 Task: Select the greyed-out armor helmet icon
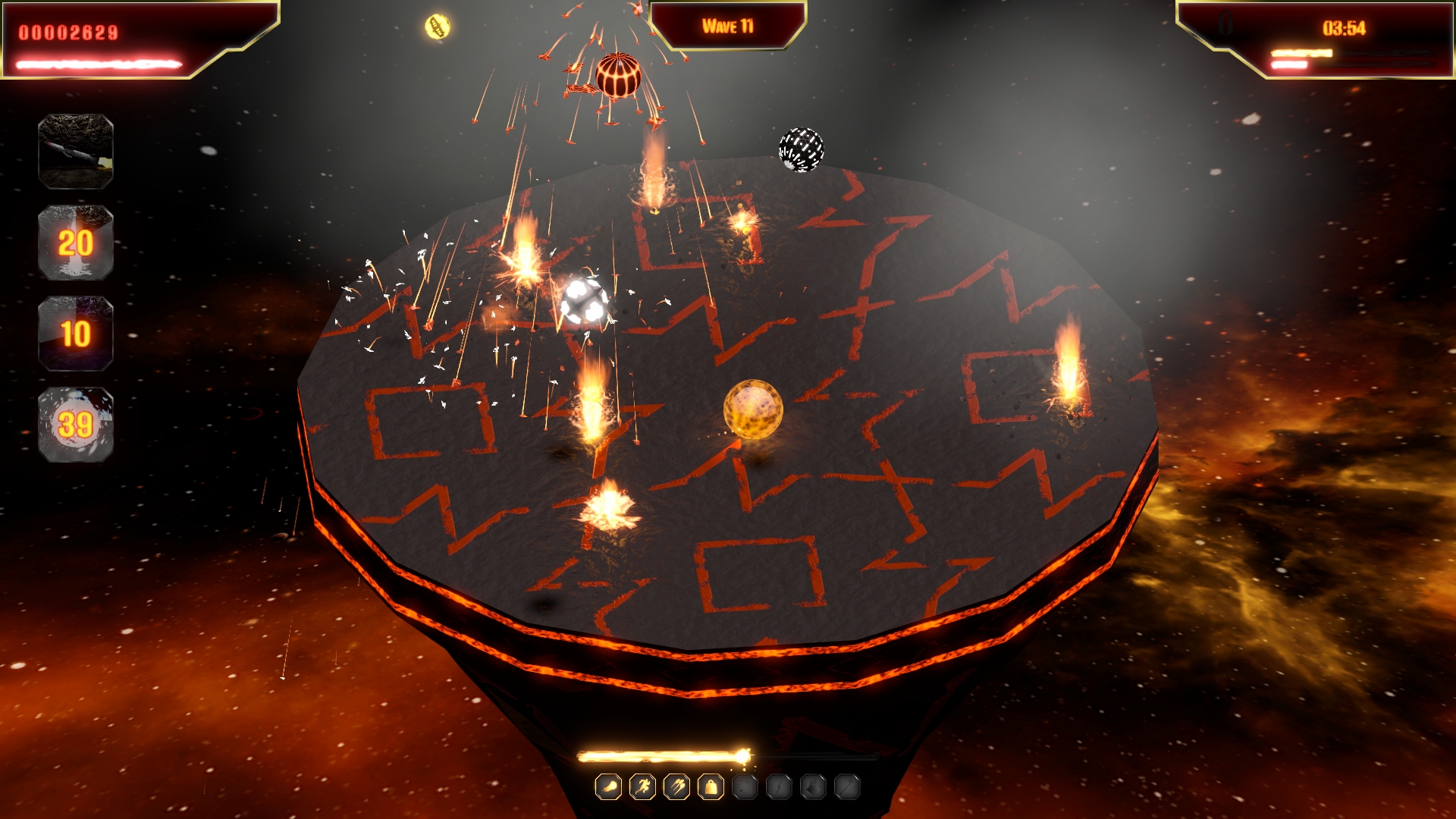813,787
